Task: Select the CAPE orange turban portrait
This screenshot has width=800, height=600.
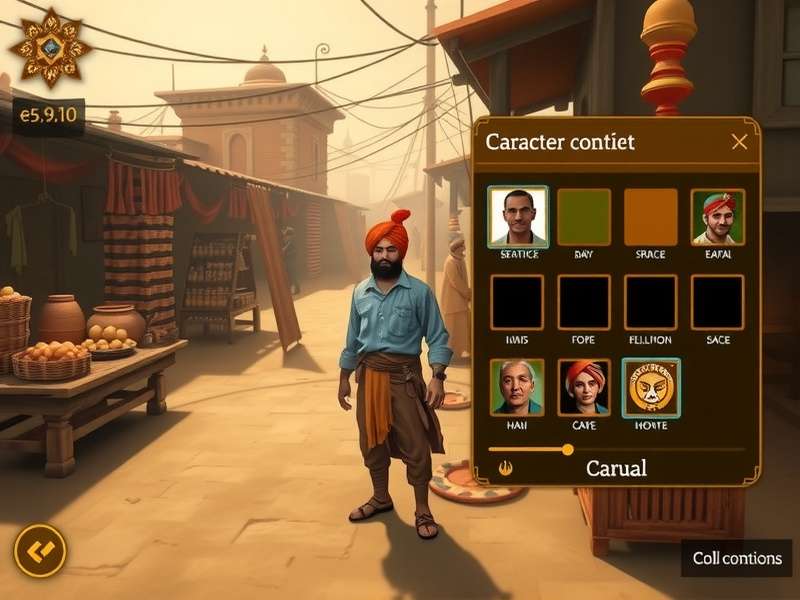Action: click(x=584, y=387)
